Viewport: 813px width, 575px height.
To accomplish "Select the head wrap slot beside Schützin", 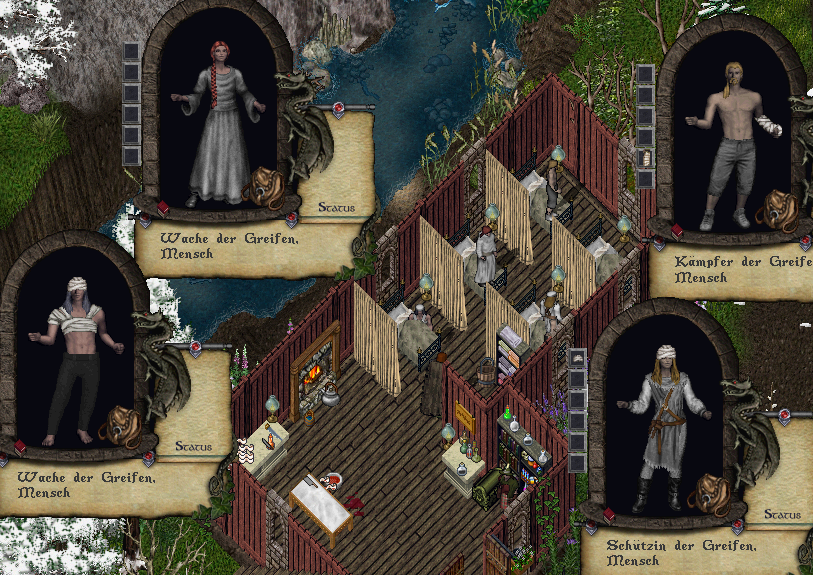I will point(577,357).
